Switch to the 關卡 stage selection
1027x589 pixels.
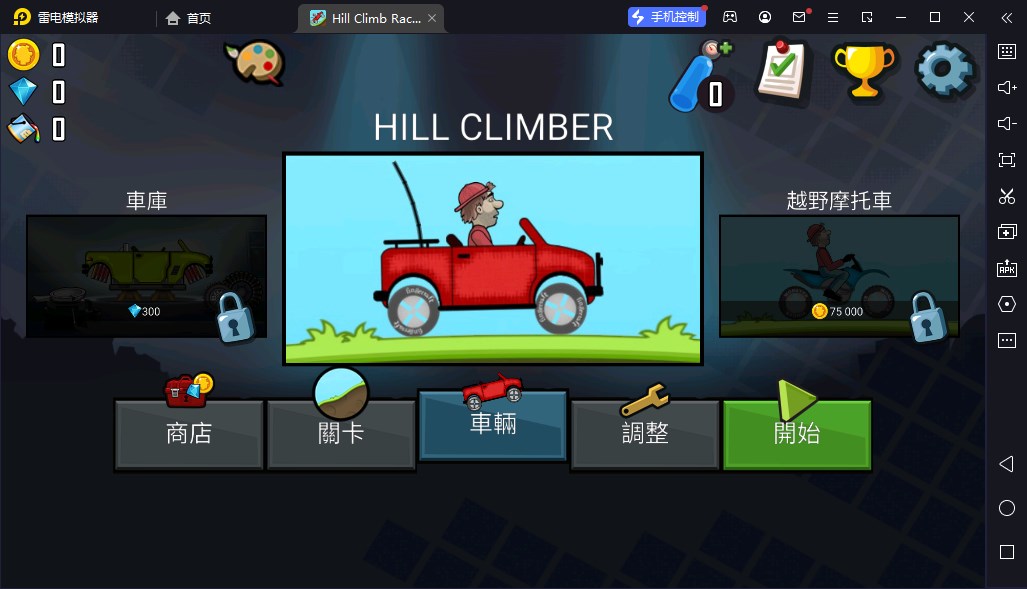341,434
